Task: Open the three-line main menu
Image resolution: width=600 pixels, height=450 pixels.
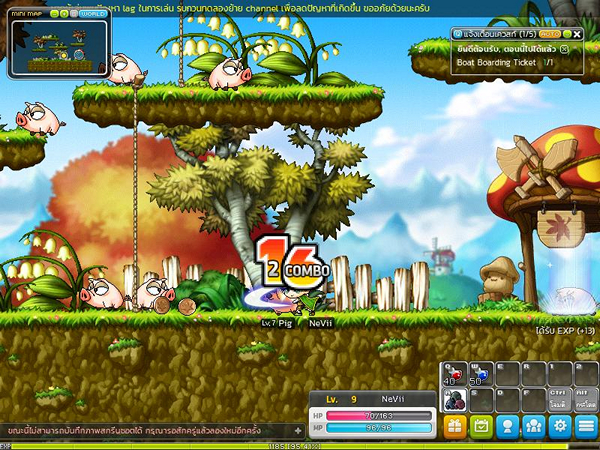Action: tap(585, 426)
